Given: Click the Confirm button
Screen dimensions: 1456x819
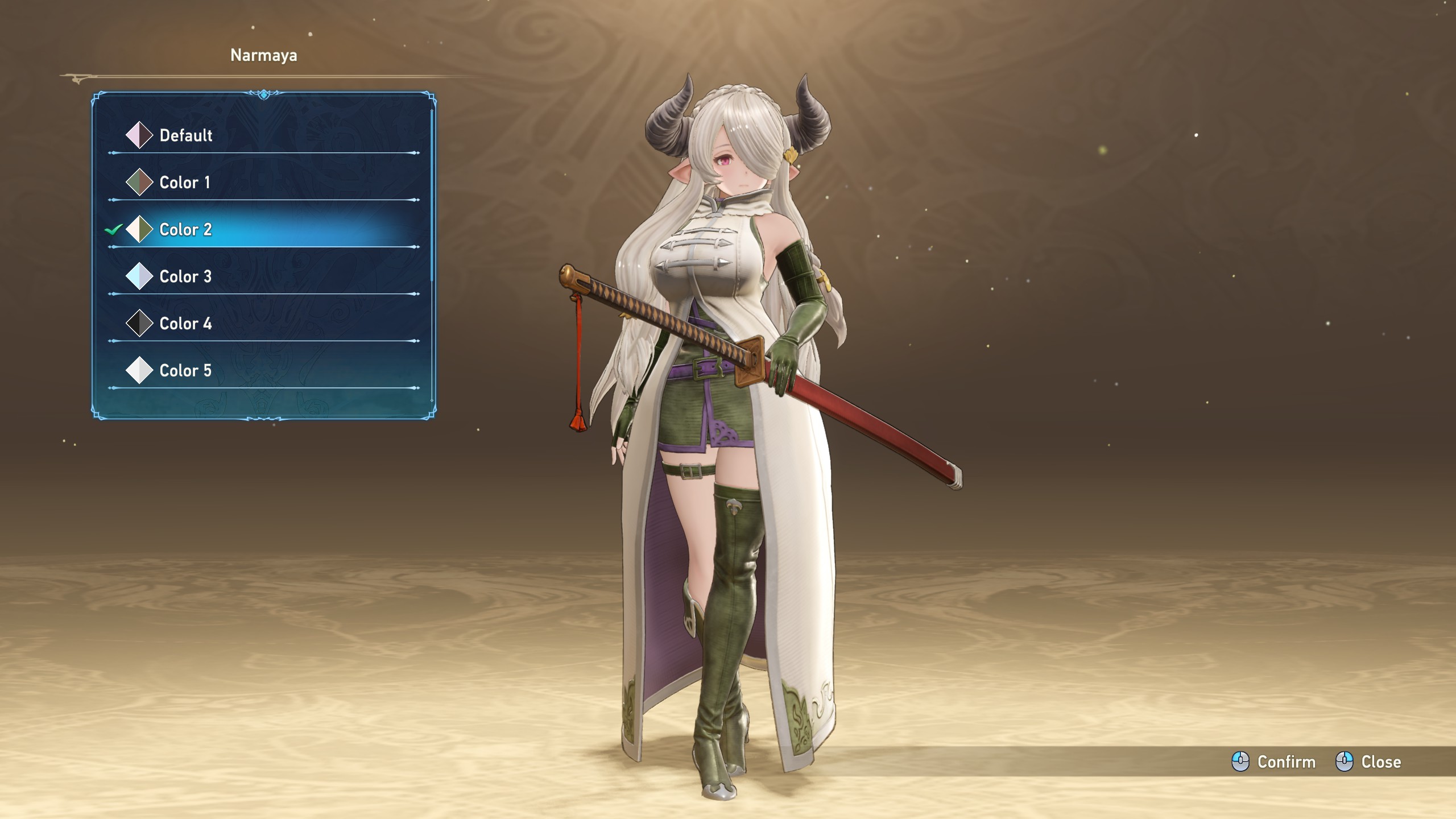Looking at the screenshot, I should click(1274, 762).
